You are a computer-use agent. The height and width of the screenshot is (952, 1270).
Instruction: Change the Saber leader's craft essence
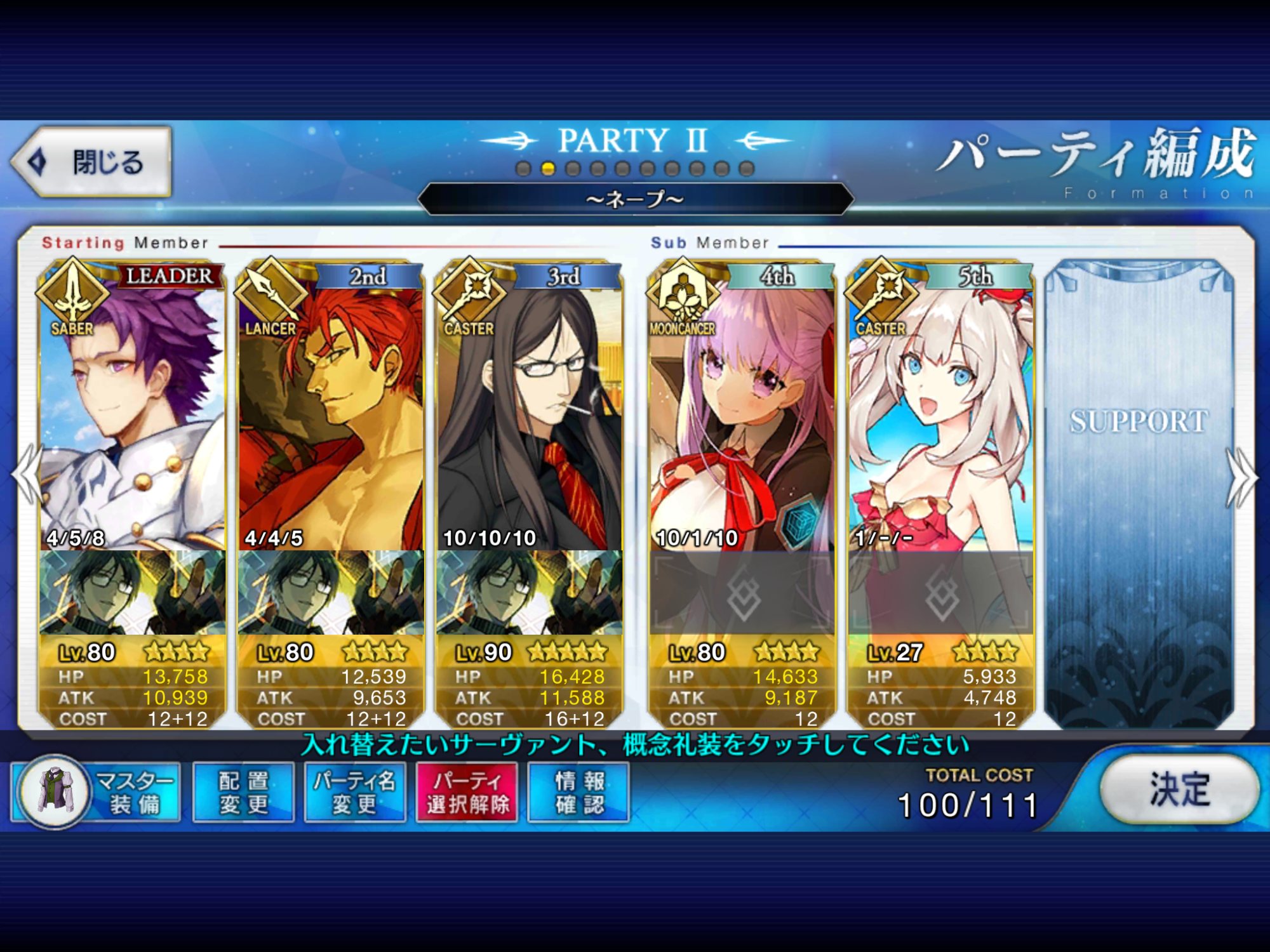tap(132, 593)
